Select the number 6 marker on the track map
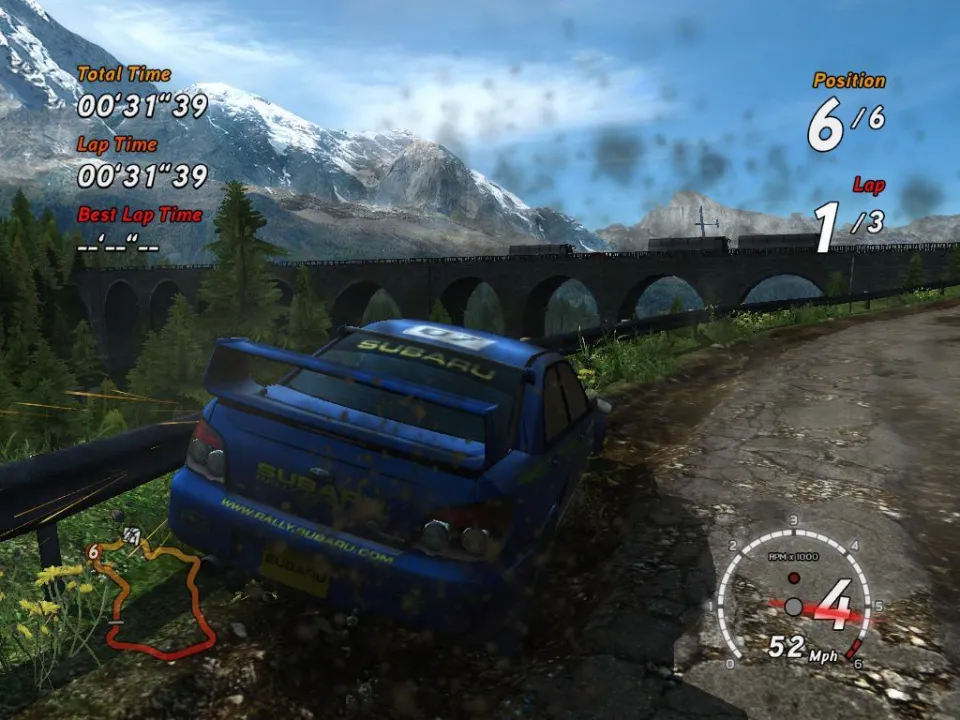 point(93,551)
